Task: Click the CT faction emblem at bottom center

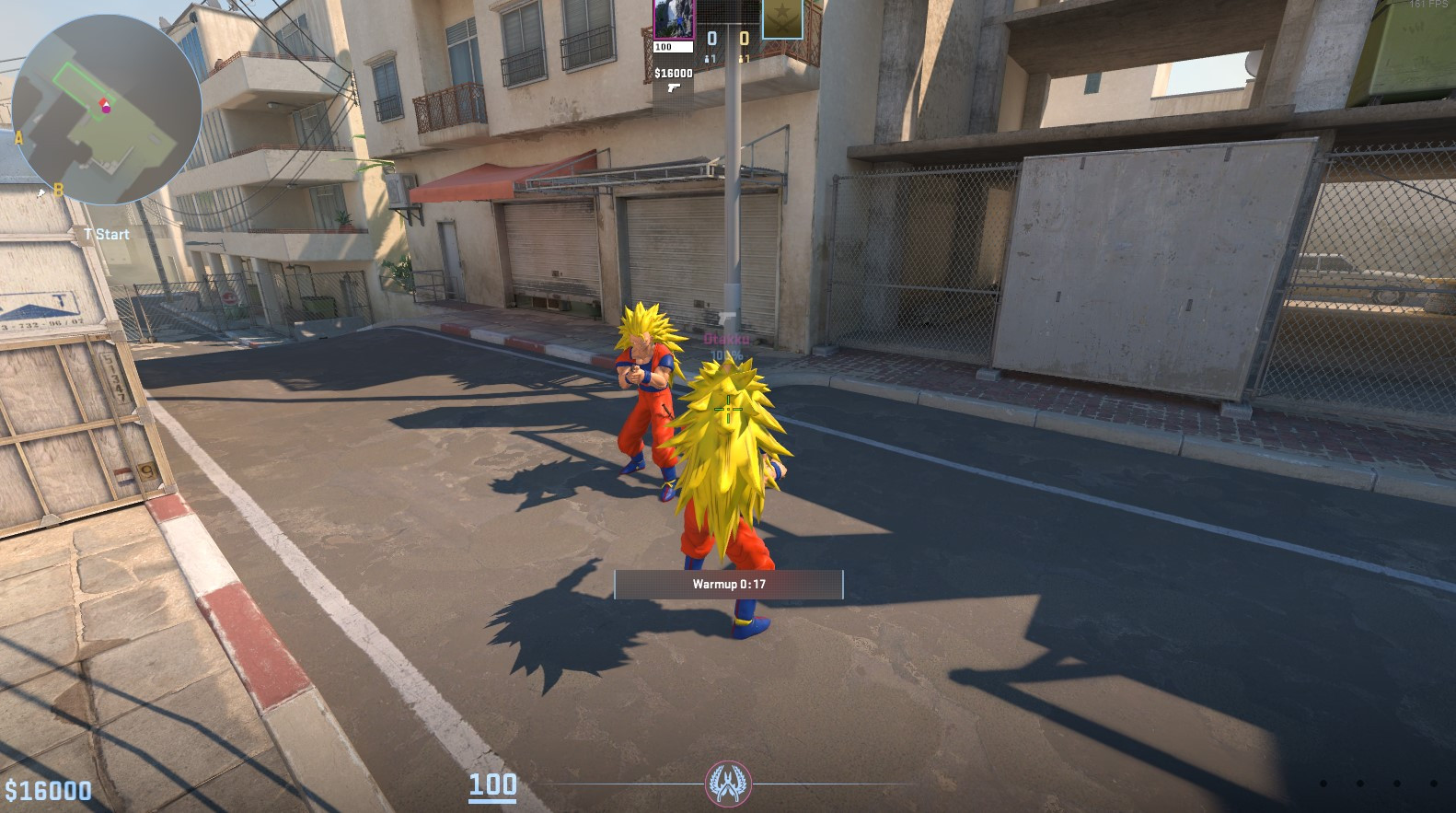Action: tap(727, 784)
